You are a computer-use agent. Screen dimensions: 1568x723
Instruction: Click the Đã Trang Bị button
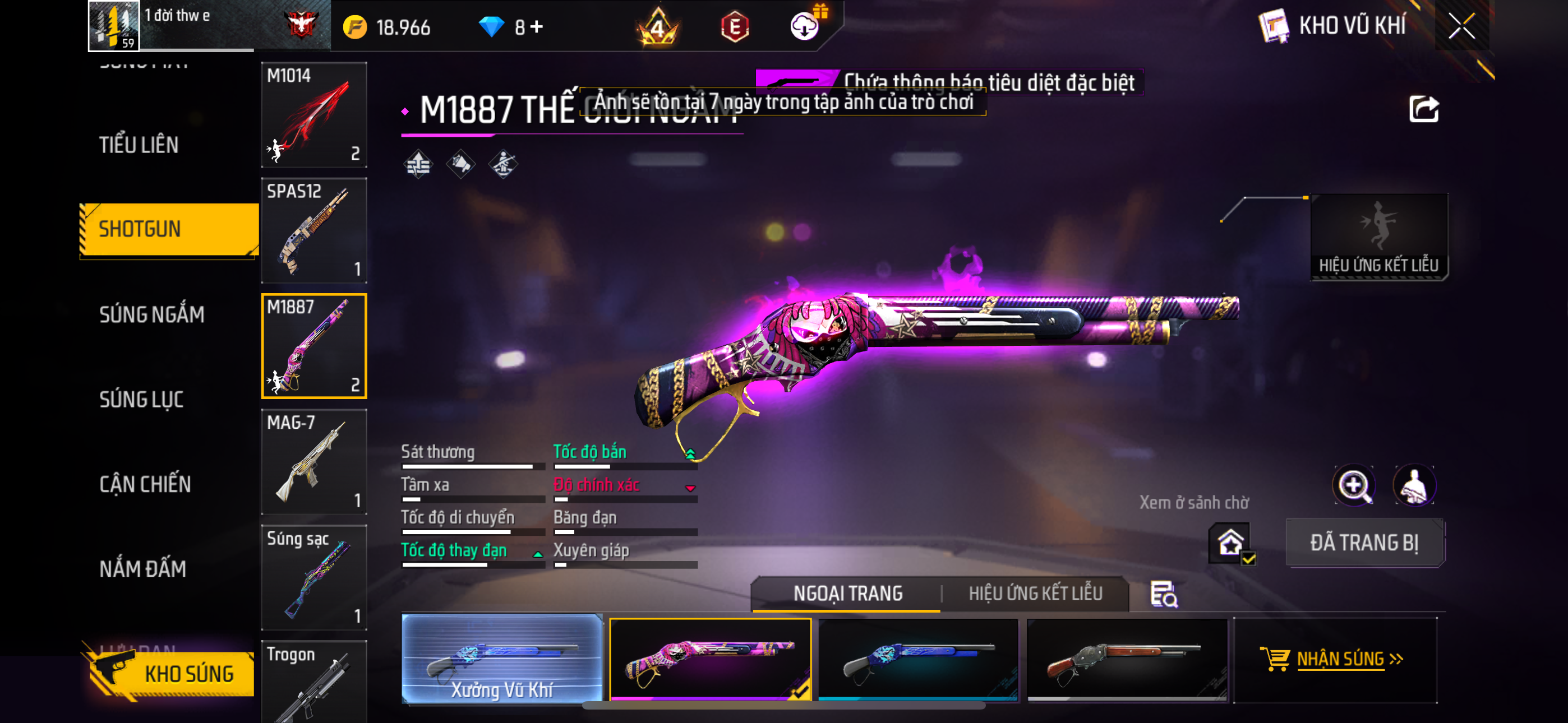point(1364,543)
